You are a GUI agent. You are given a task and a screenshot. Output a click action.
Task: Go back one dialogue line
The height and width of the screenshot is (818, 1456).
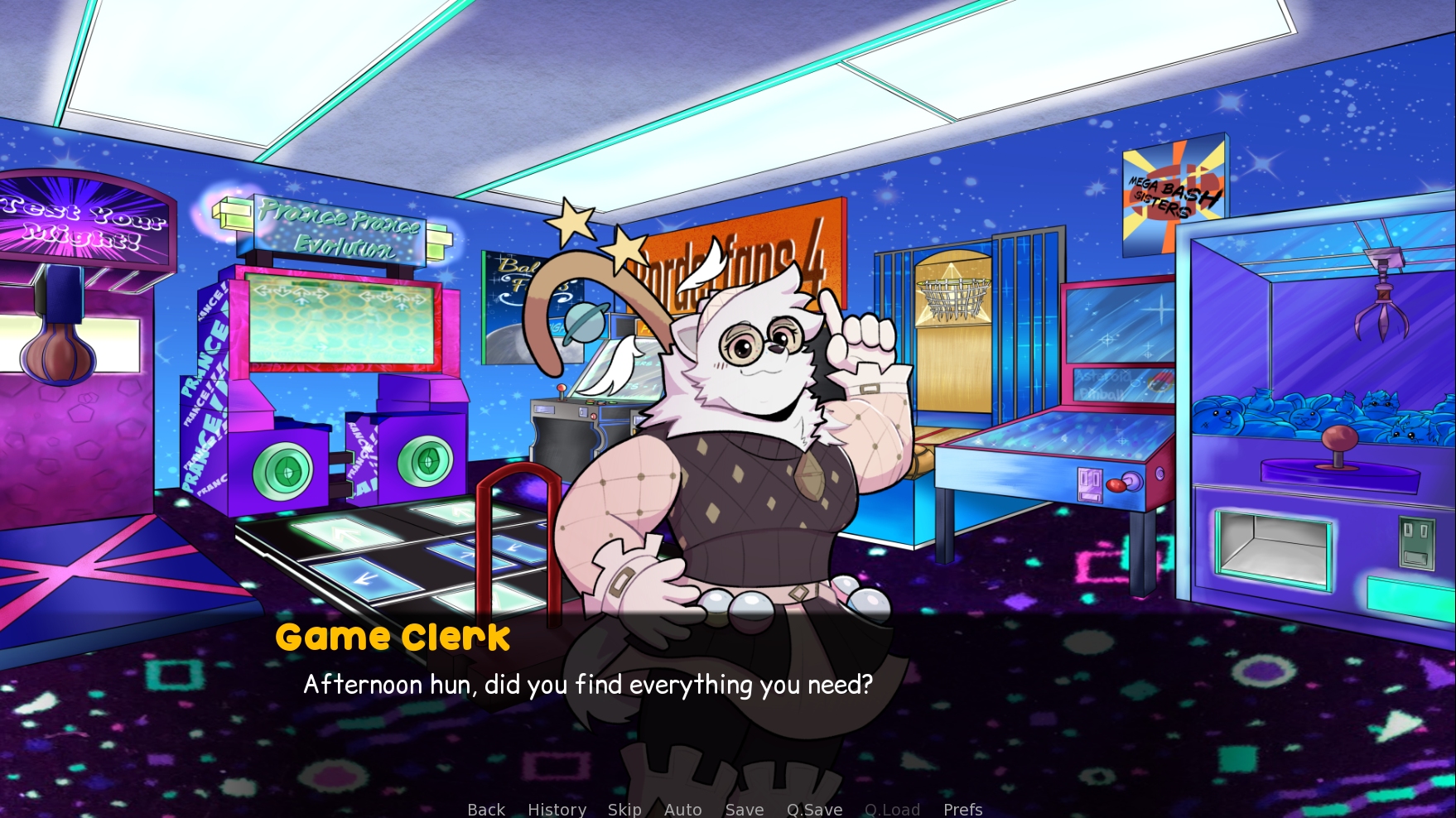486,809
